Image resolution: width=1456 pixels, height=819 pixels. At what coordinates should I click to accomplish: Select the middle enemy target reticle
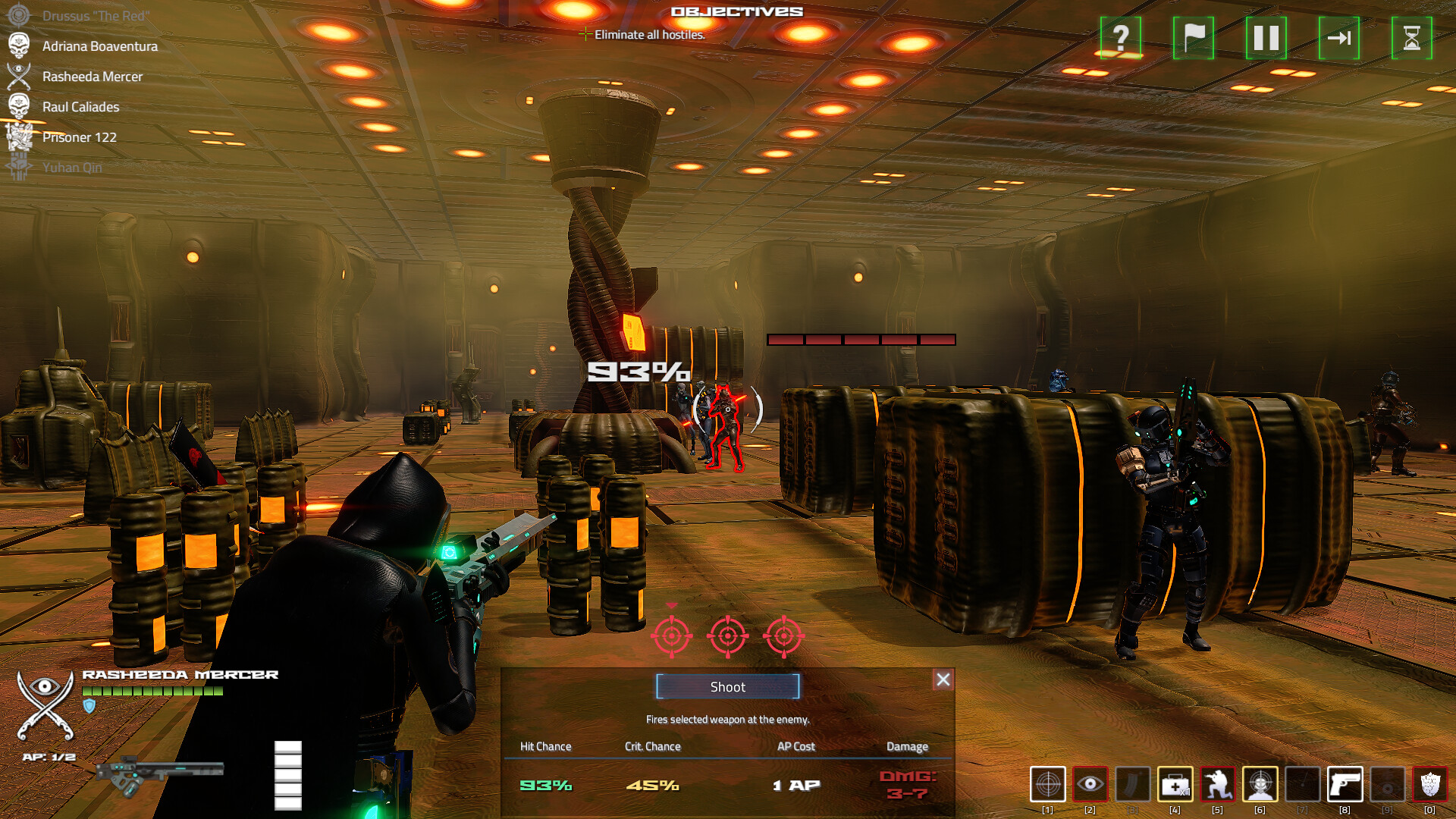pos(727,637)
